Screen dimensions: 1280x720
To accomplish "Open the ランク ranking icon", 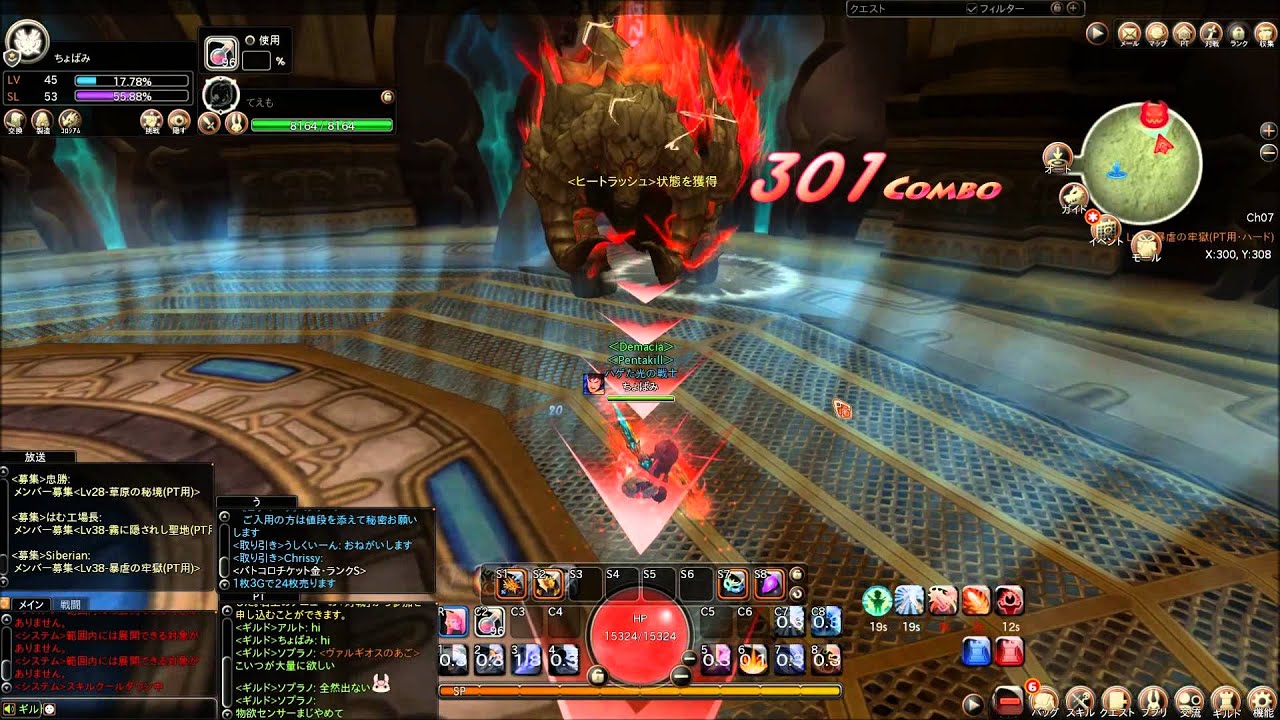I will tap(1238, 33).
